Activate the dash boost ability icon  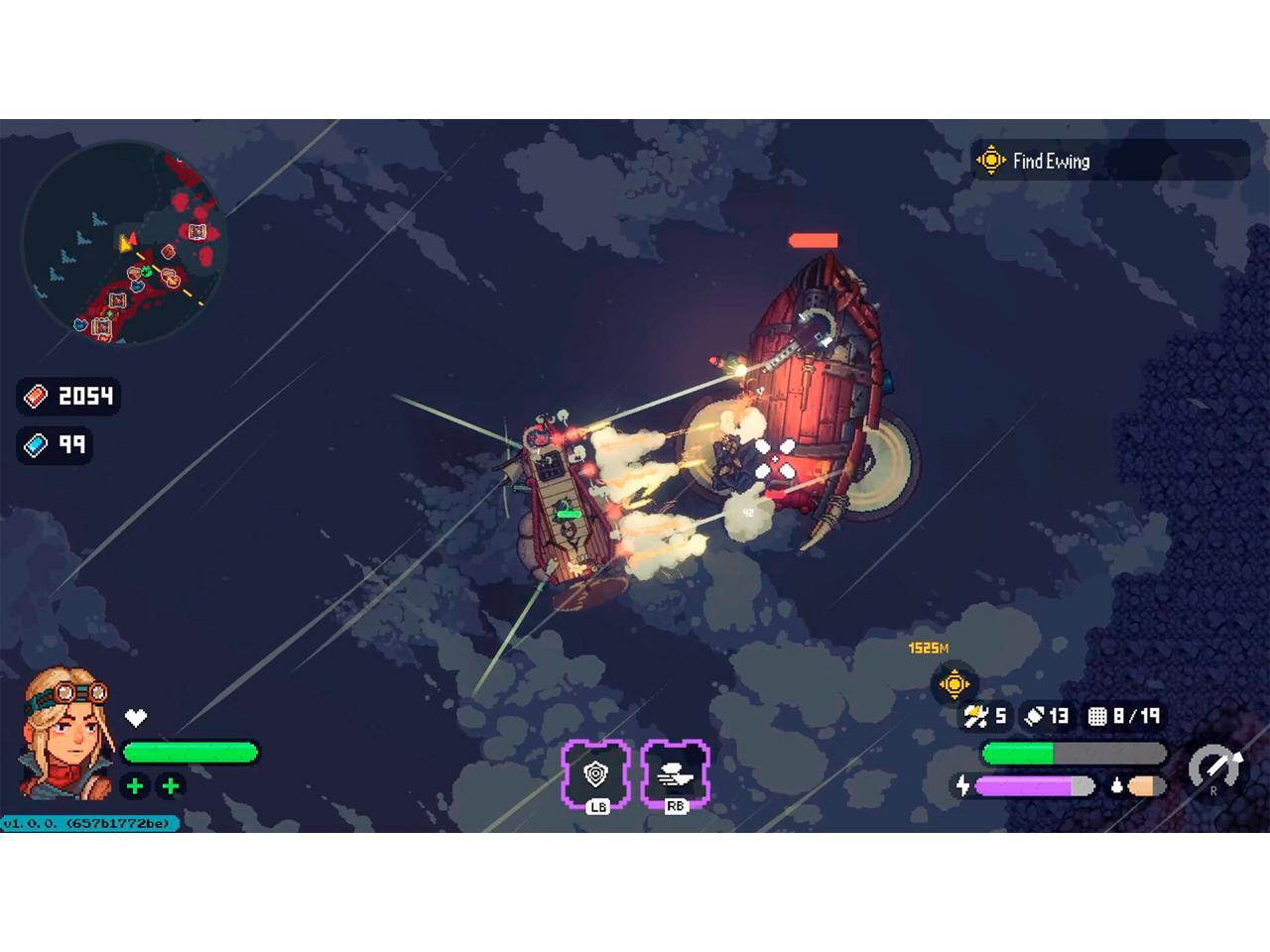point(676,773)
